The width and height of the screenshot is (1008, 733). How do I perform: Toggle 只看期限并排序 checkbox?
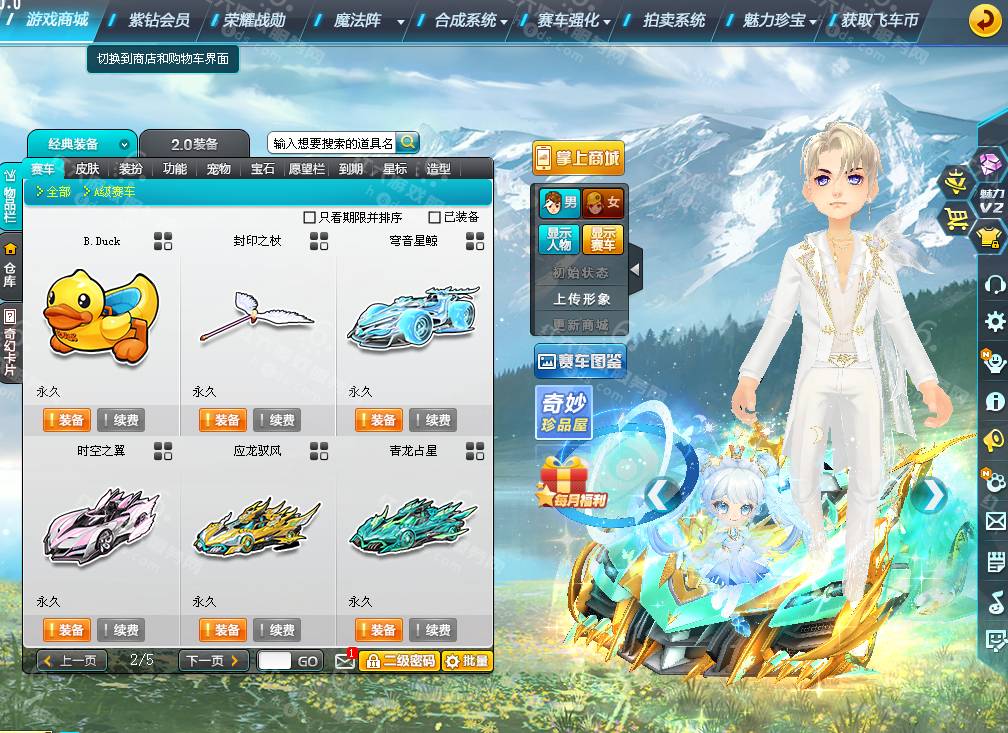pyautogui.click(x=310, y=217)
